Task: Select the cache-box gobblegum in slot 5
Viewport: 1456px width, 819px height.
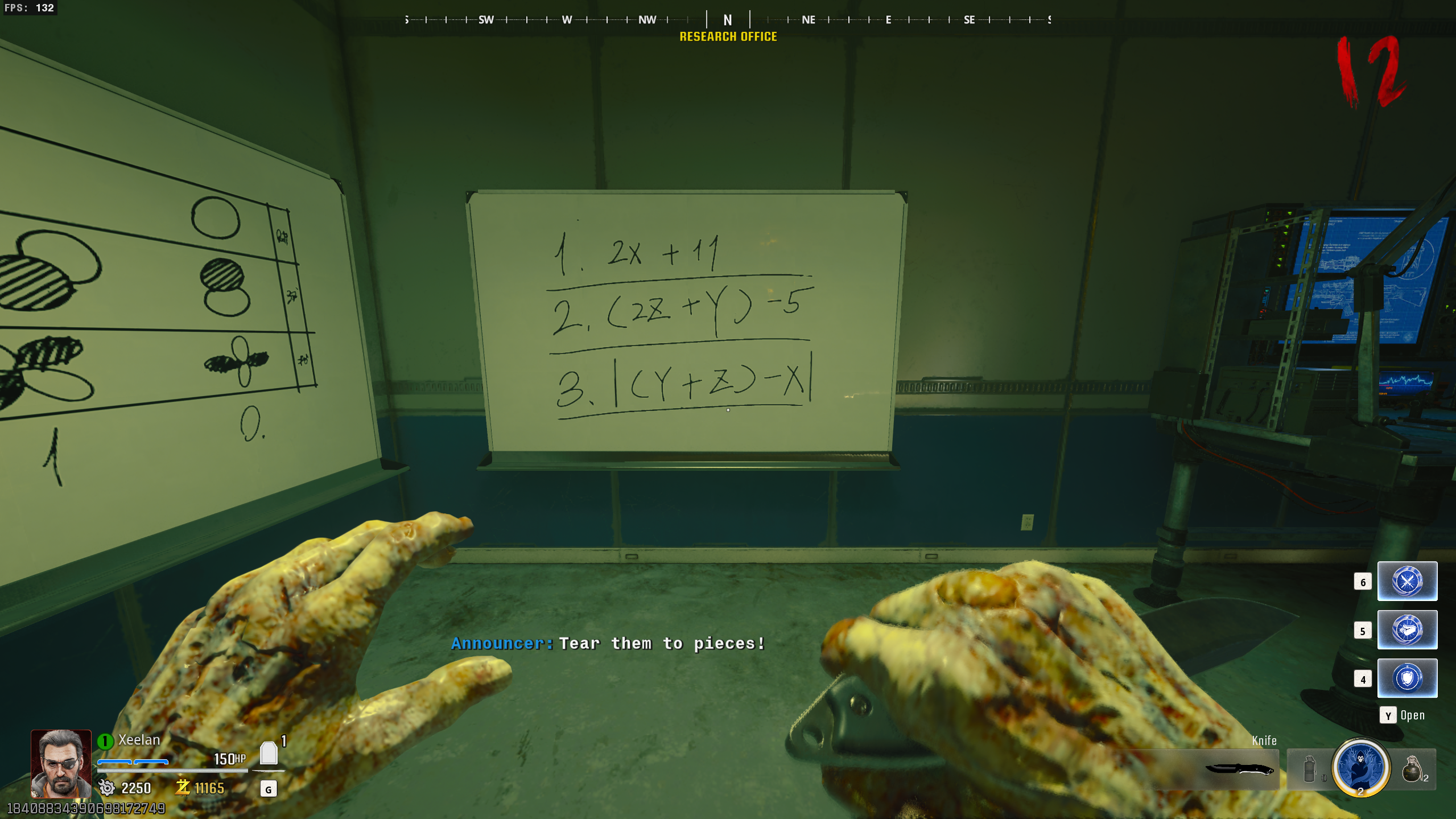Action: click(1406, 629)
